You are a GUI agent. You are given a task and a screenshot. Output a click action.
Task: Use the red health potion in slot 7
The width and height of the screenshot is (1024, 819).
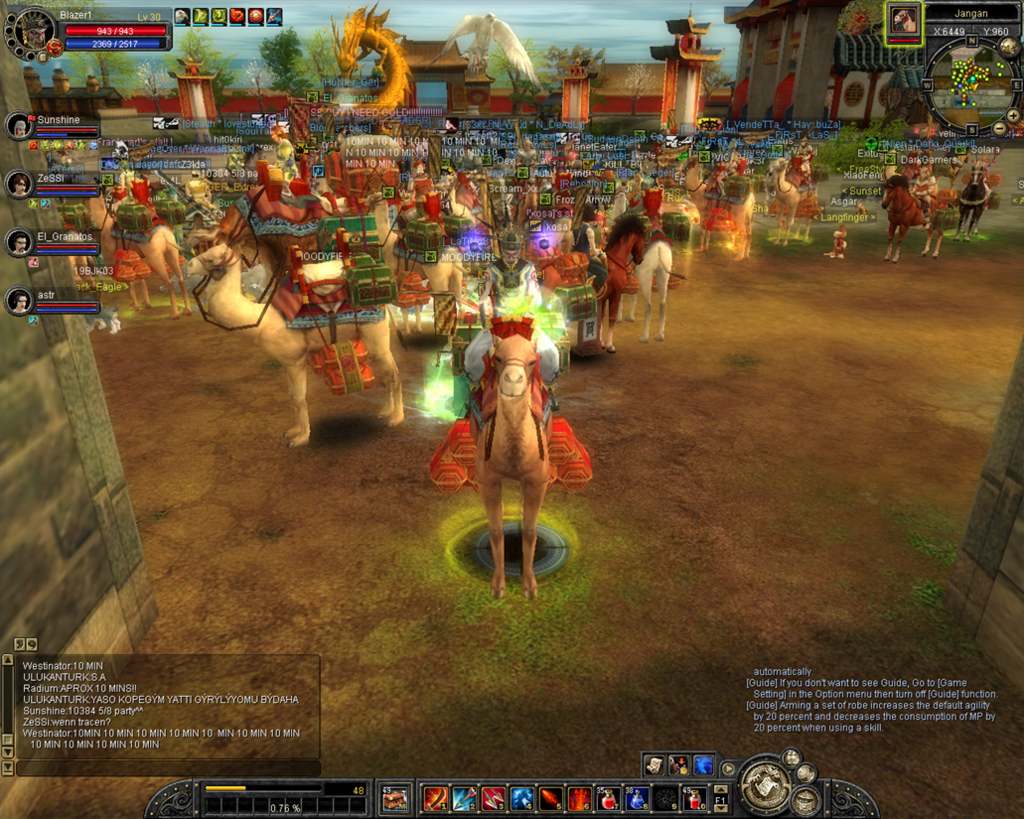pyautogui.click(x=608, y=798)
